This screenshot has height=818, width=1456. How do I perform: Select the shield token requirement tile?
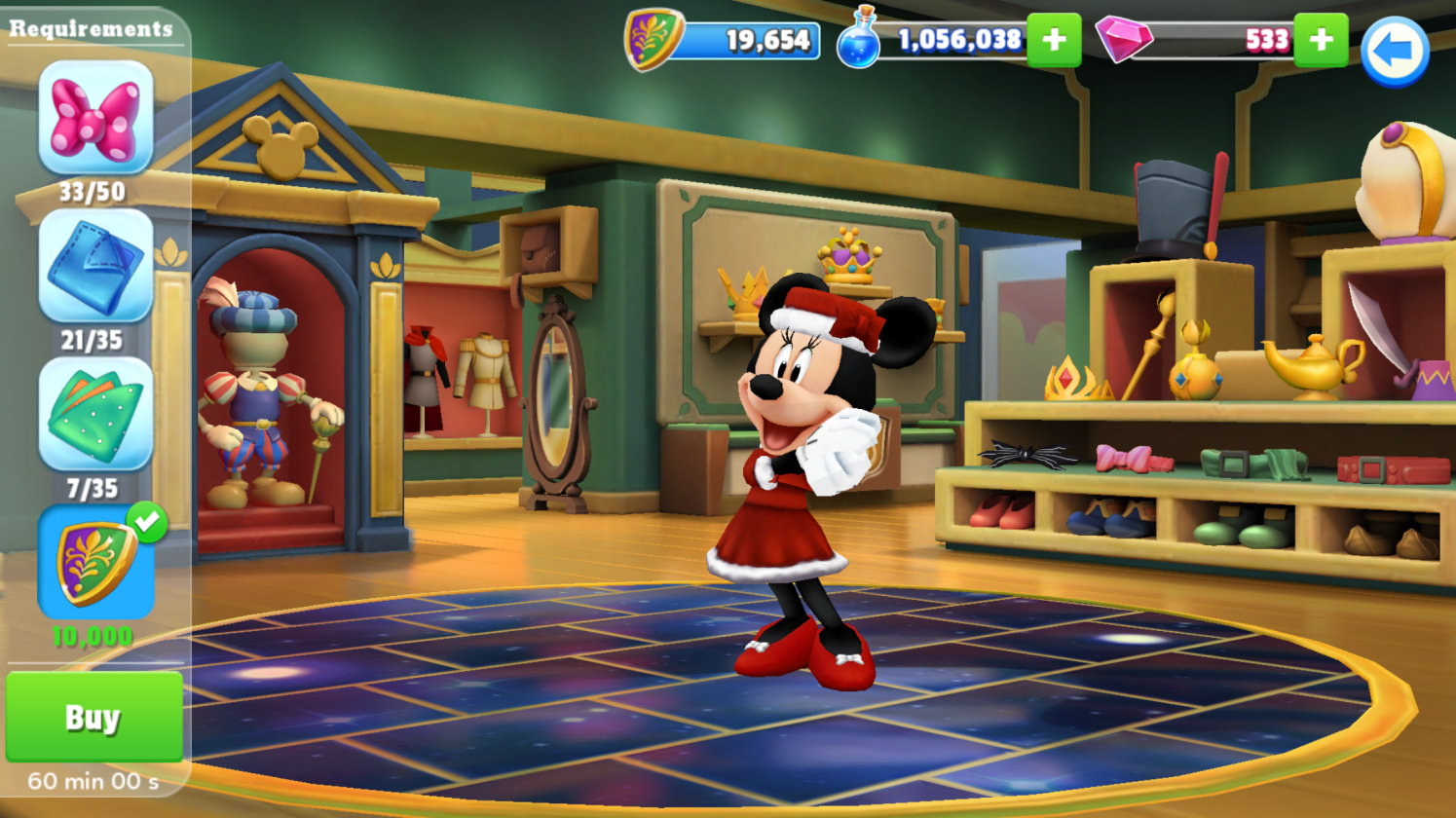(x=95, y=563)
